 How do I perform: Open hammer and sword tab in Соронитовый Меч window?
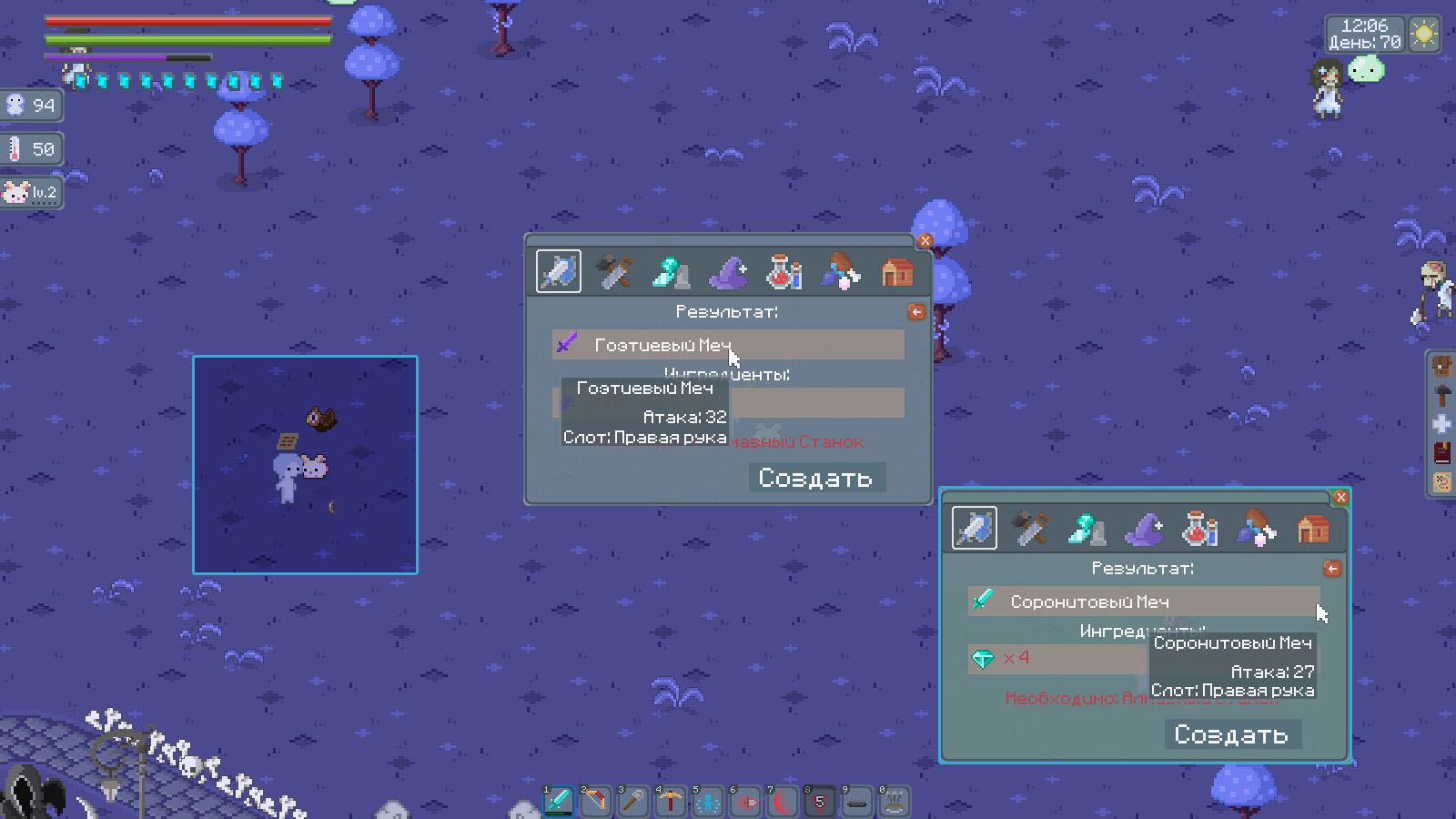point(1031,529)
